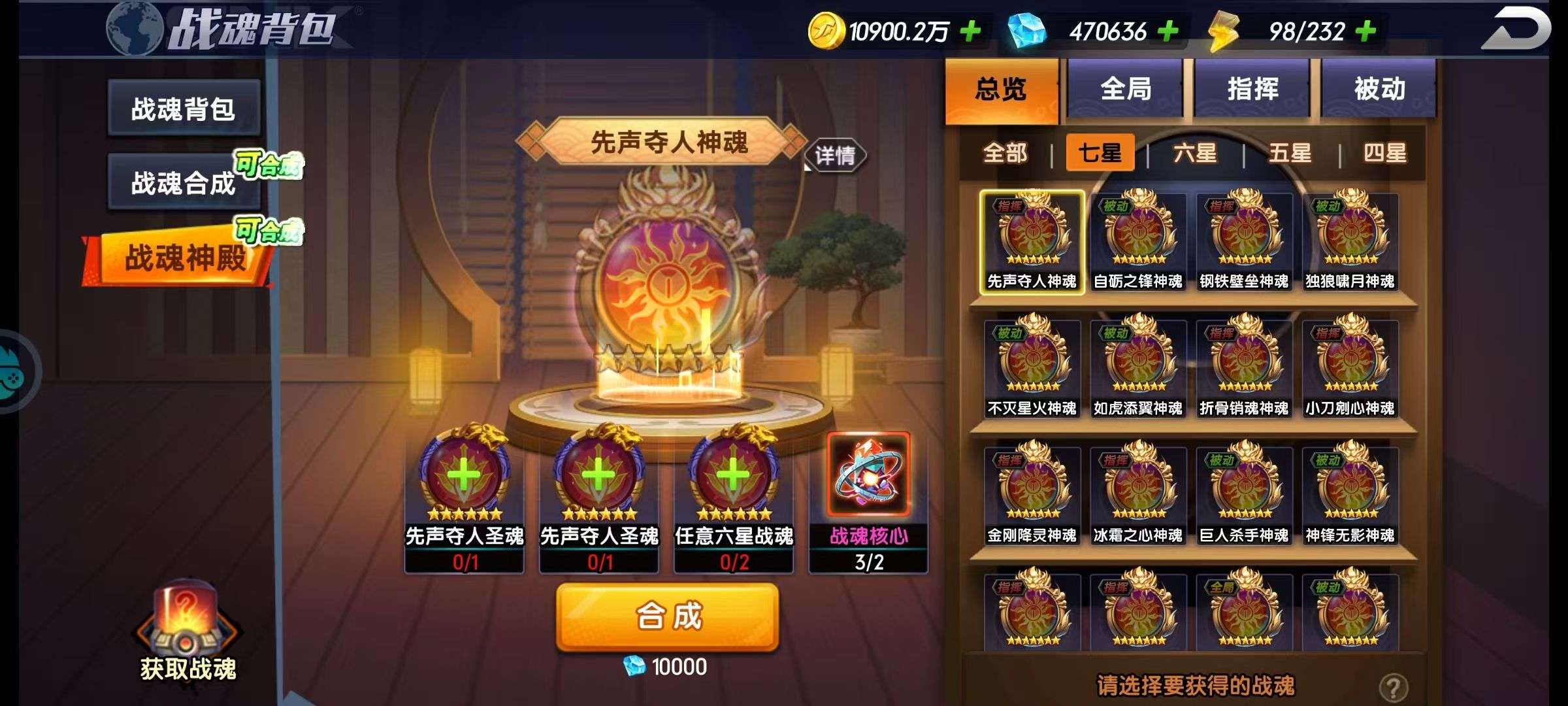The height and width of the screenshot is (706, 1568).
Task: Open the 指挥 command tab
Action: click(x=1252, y=90)
